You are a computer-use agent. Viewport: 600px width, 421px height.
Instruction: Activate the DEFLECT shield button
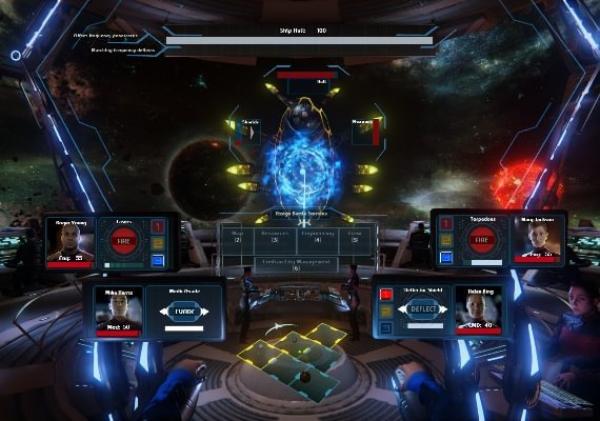click(424, 309)
